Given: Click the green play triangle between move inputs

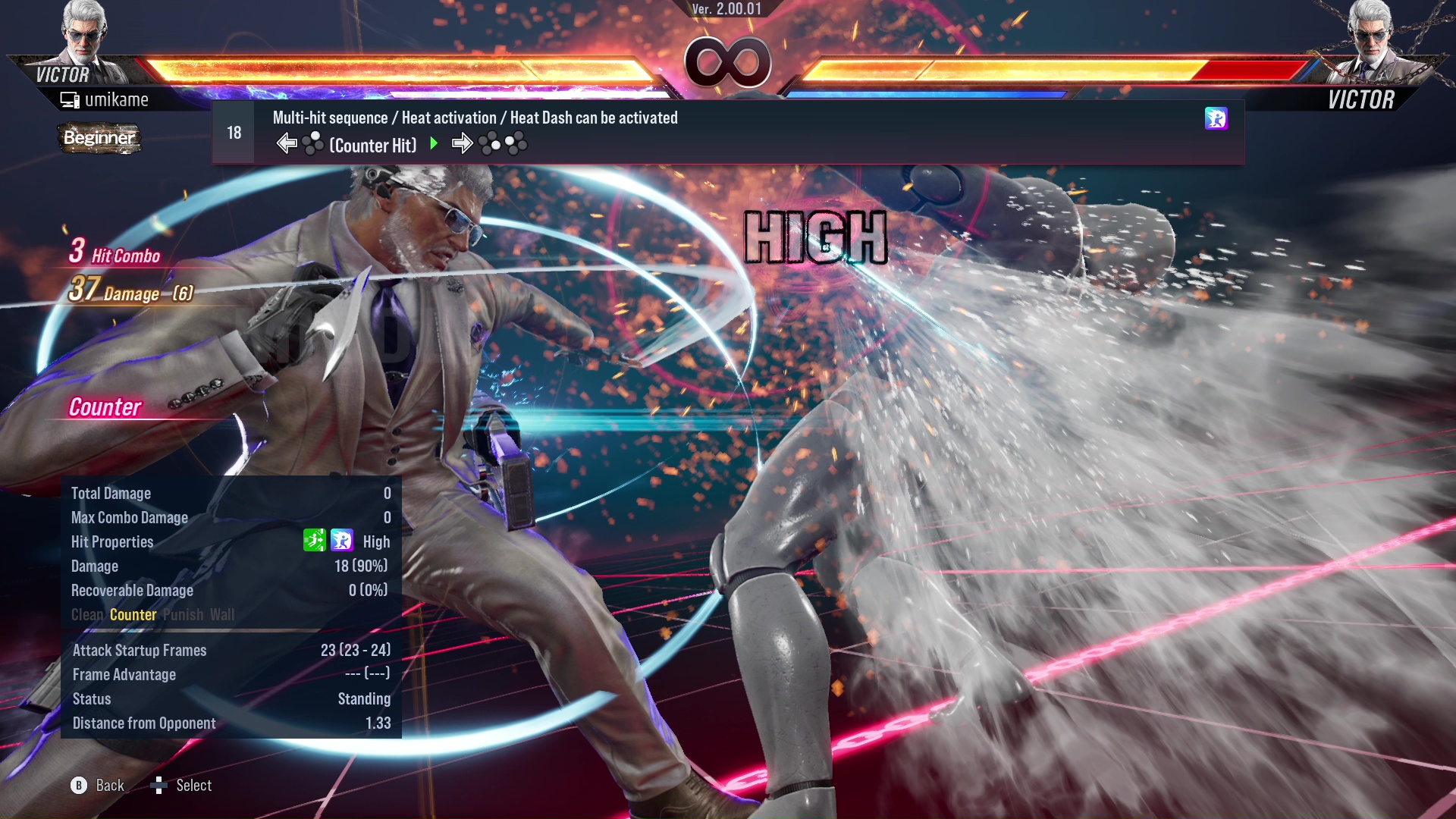Looking at the screenshot, I should click(x=435, y=144).
